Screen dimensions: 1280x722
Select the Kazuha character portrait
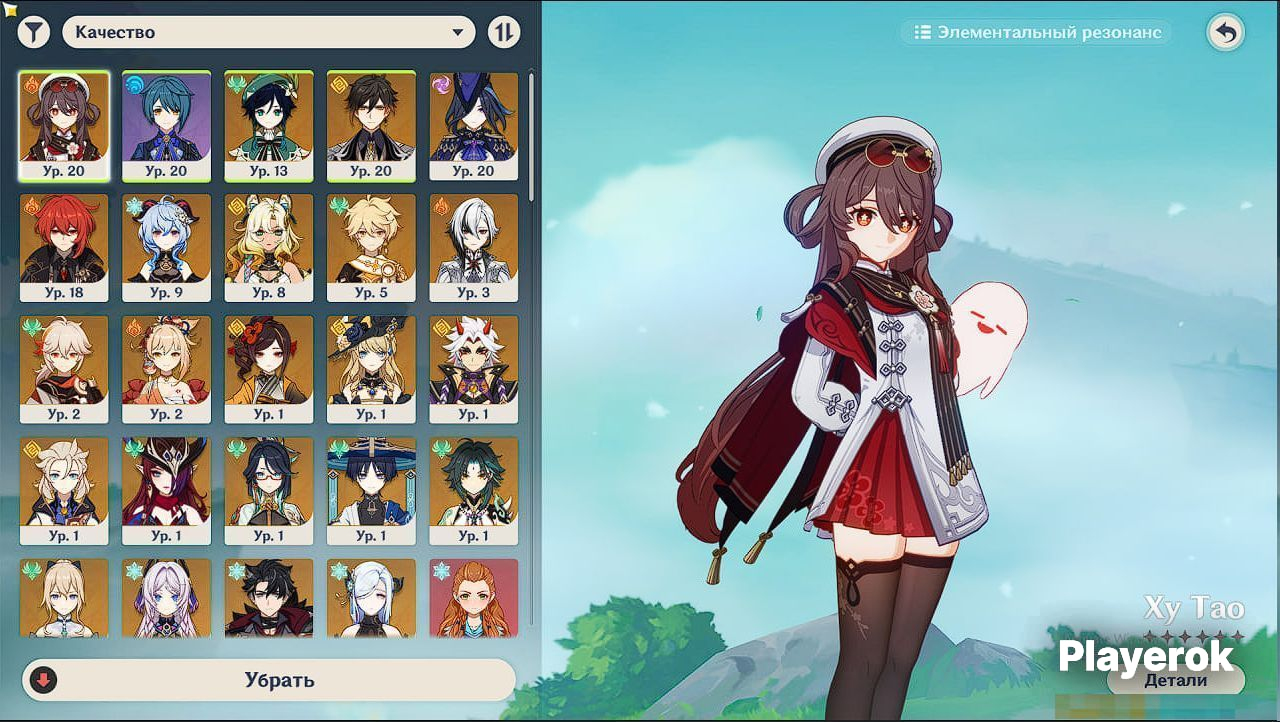point(64,369)
